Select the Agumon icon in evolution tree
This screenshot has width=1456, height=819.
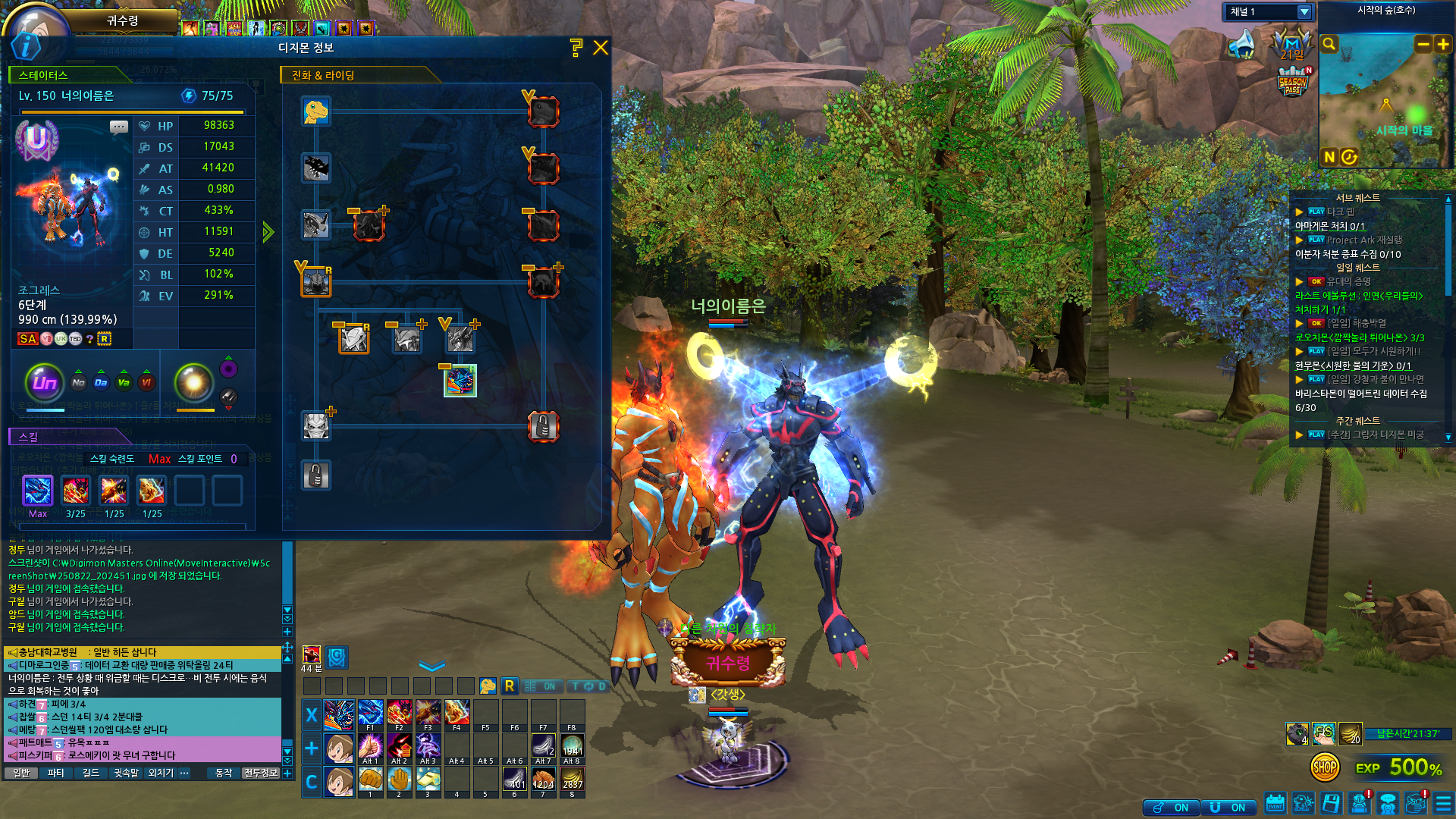[x=315, y=111]
